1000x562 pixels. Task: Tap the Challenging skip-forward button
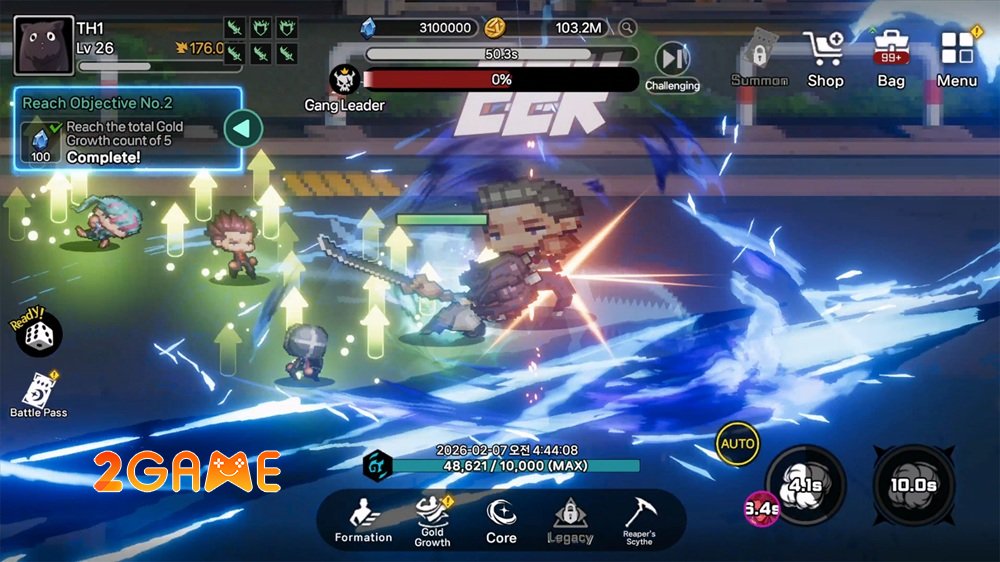(671, 65)
